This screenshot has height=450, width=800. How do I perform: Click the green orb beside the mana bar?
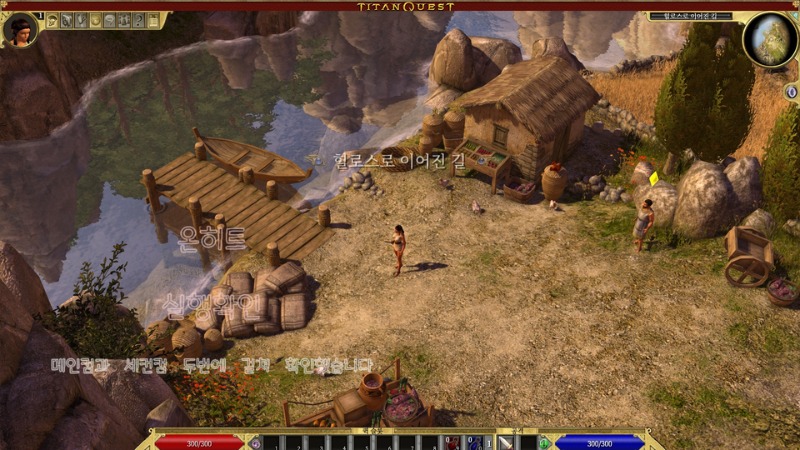coord(544,442)
